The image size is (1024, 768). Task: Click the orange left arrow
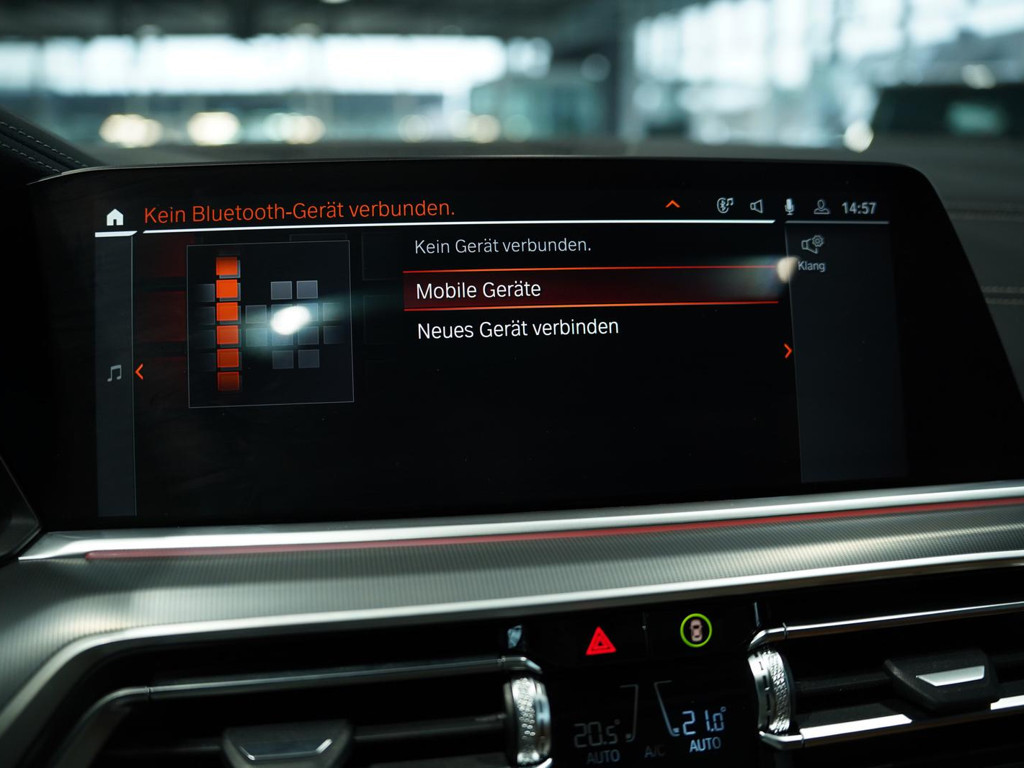coord(139,372)
